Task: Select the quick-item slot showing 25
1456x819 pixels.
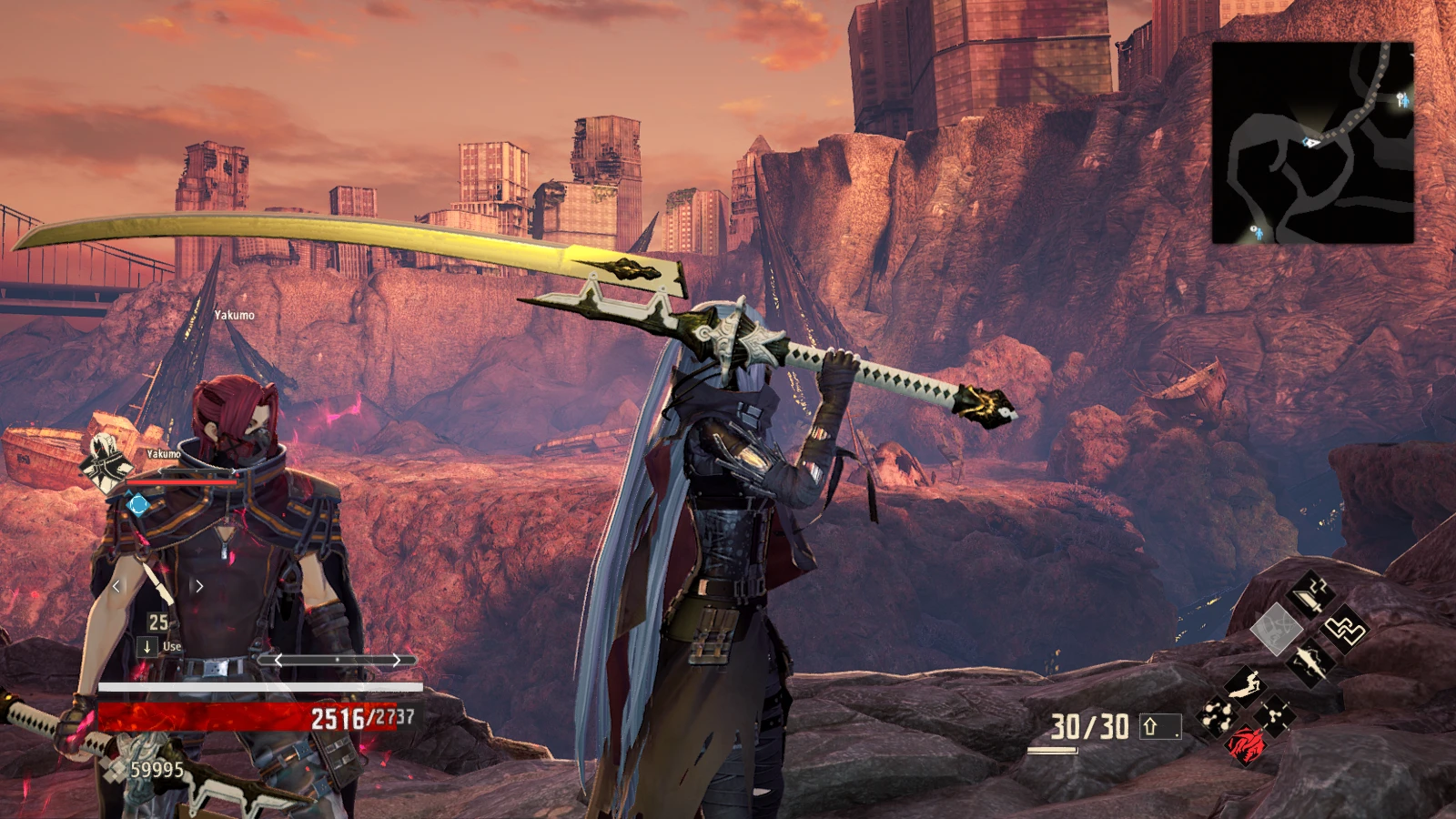Action: (x=157, y=622)
